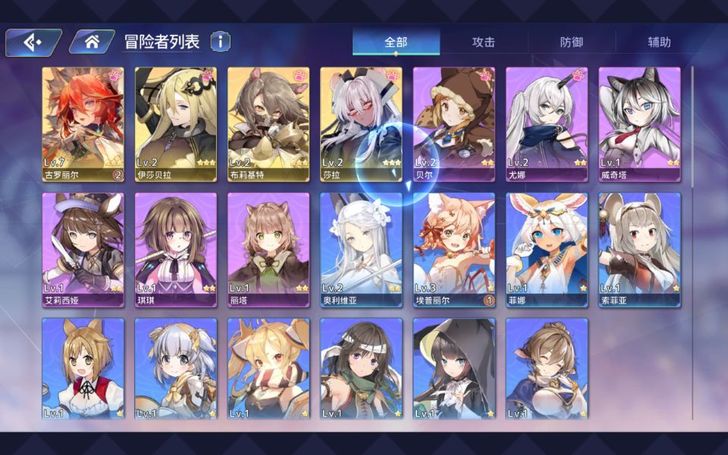Pick the 贝尔 character card

pyautogui.click(x=454, y=122)
